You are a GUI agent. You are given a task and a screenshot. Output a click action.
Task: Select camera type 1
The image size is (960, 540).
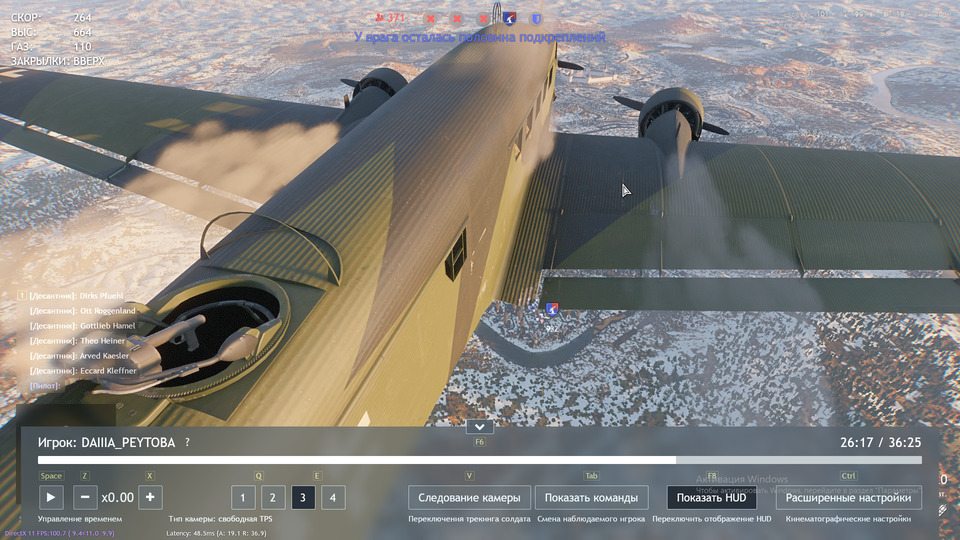243,497
